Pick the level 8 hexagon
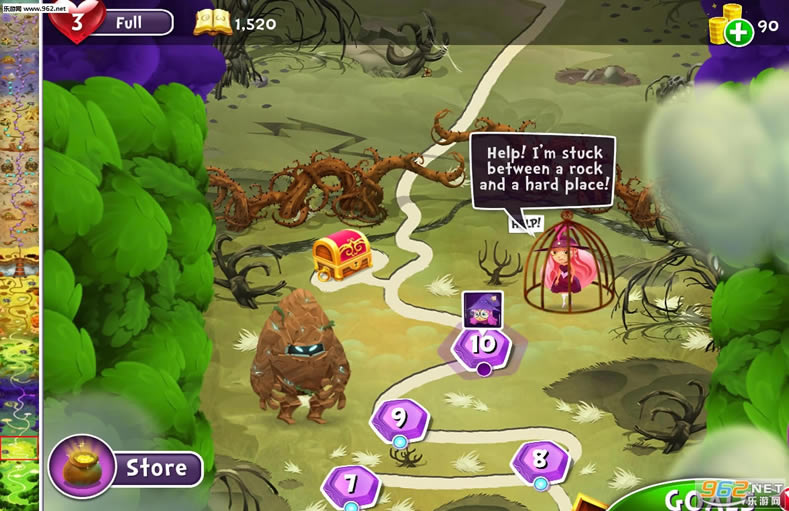This screenshot has height=511, width=789. (540, 461)
